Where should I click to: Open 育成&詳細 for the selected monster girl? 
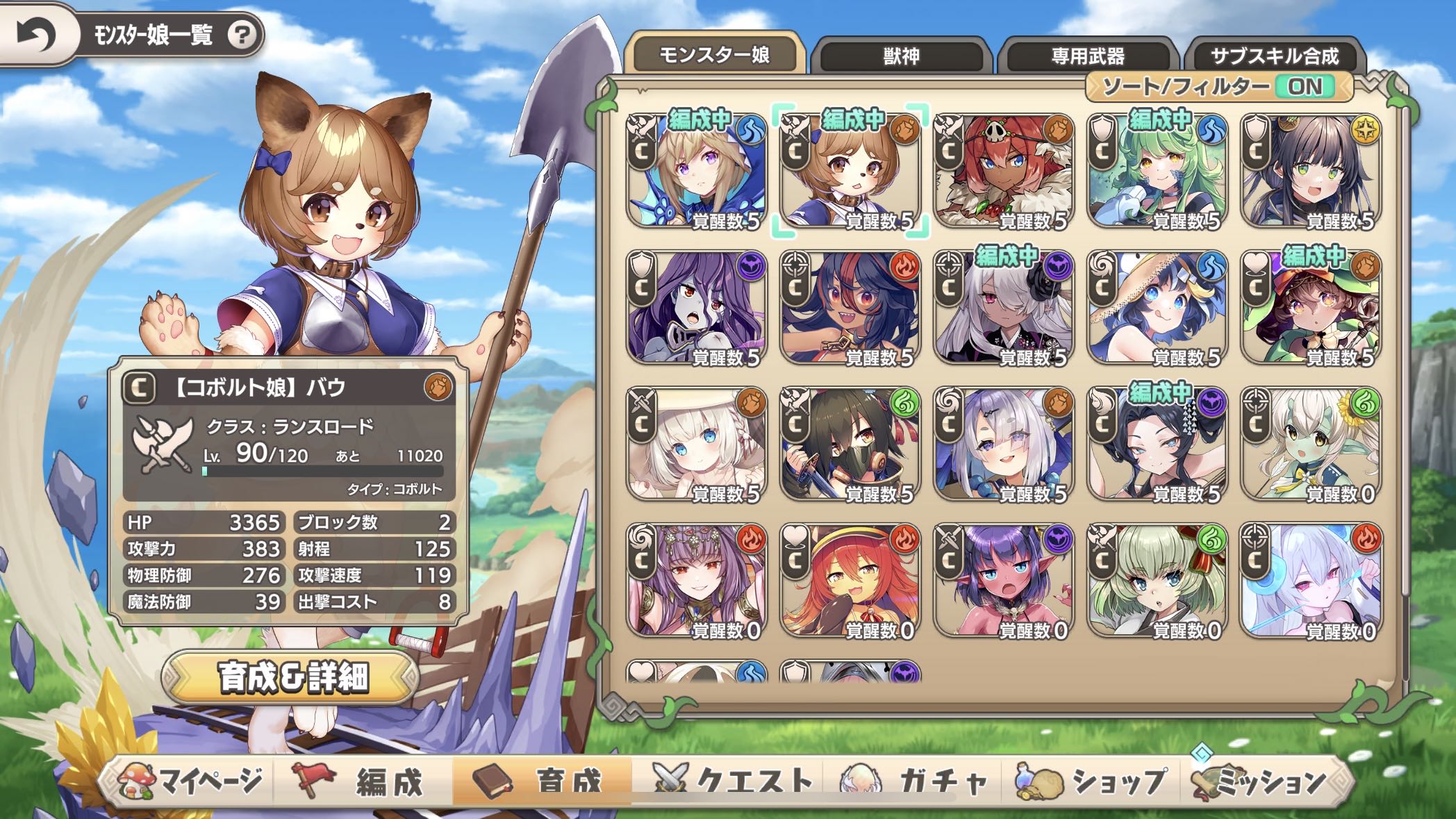(x=292, y=677)
